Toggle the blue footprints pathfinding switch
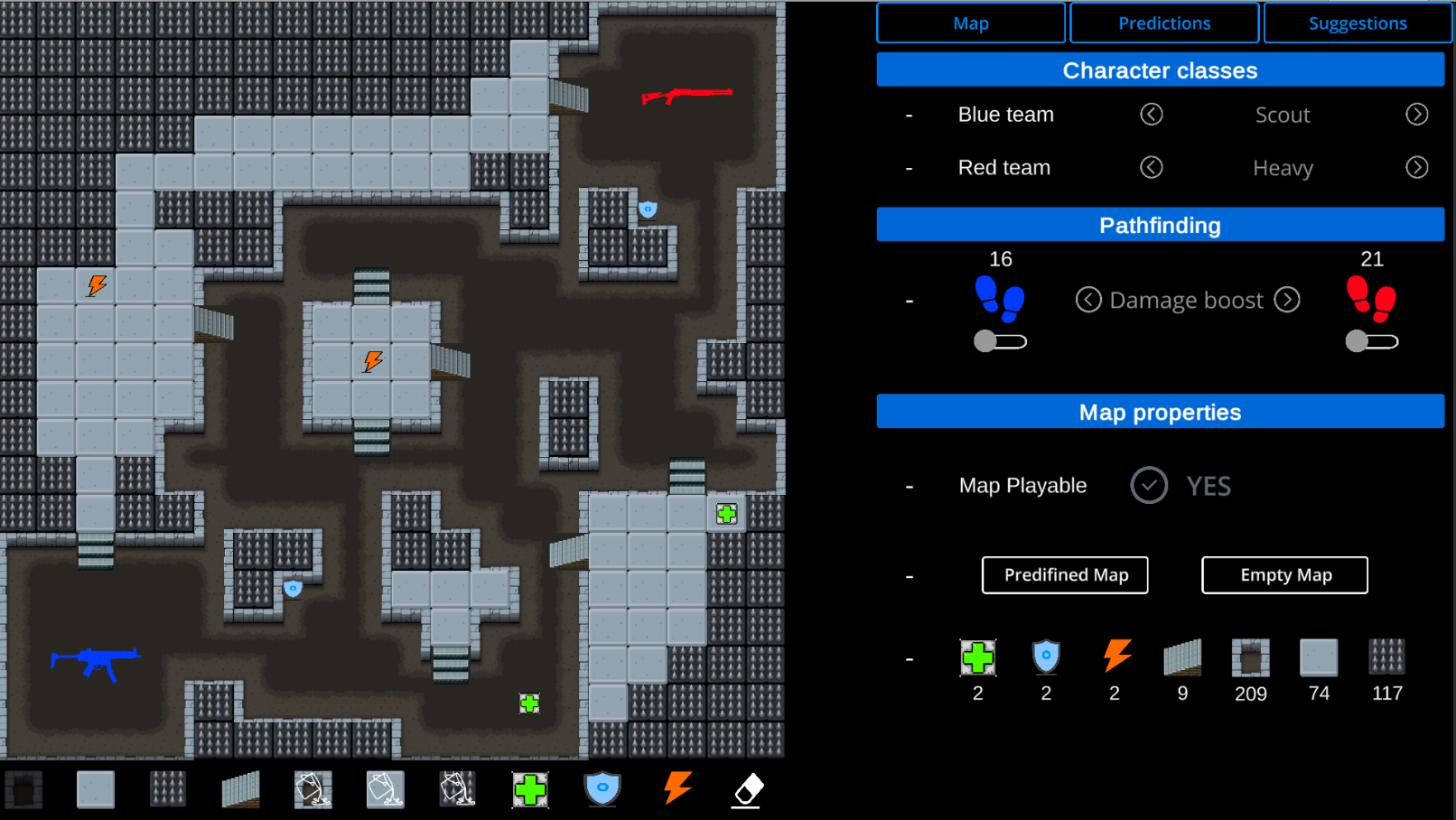This screenshot has height=820, width=1456. tap(1000, 341)
